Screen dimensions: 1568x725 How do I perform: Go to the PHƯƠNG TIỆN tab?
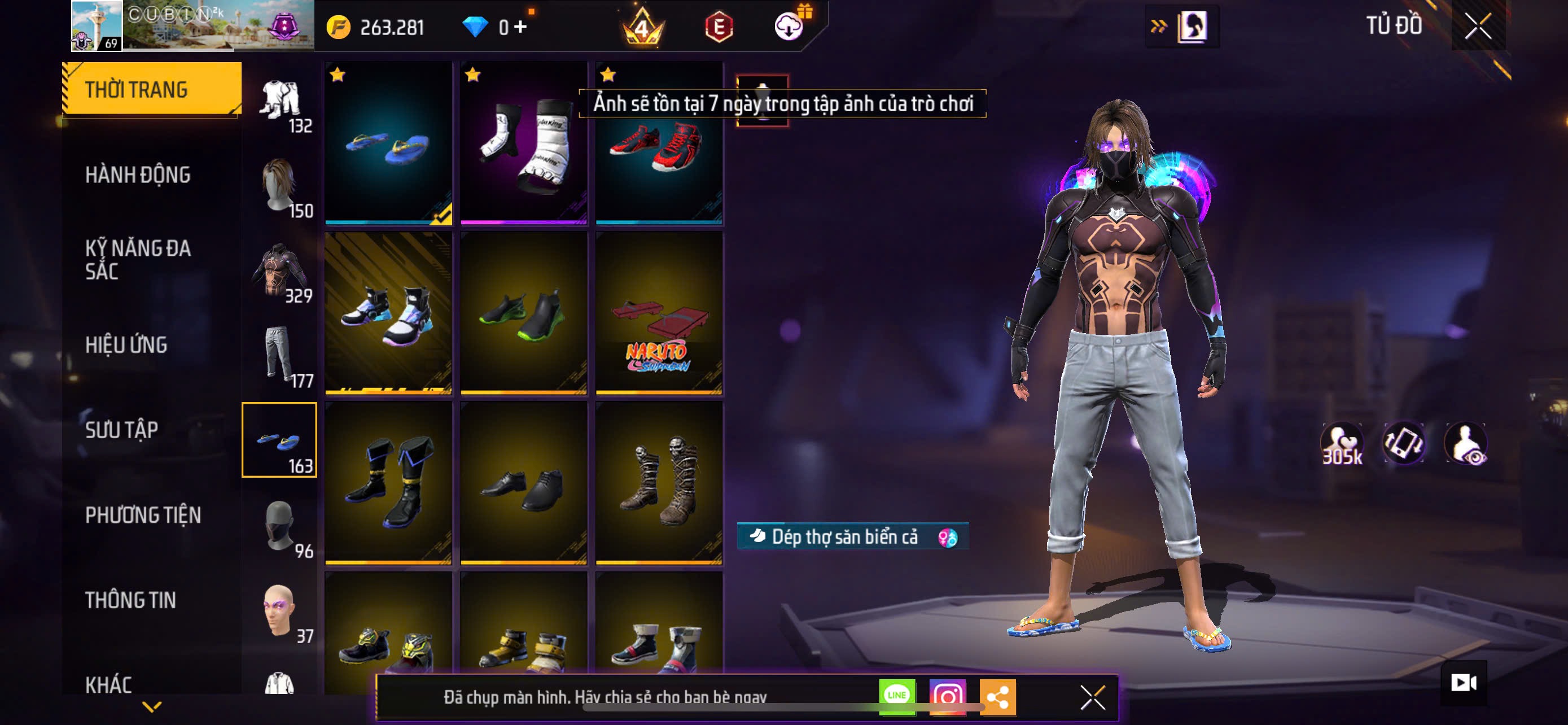click(143, 516)
